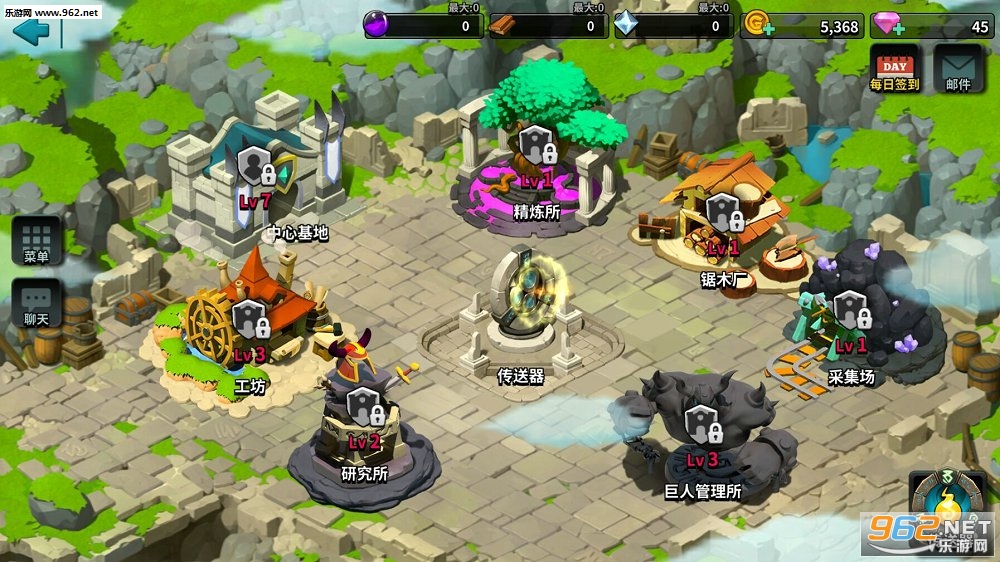Select the 研究所 research institute
This screenshot has width=1000, height=562.
pos(363,418)
